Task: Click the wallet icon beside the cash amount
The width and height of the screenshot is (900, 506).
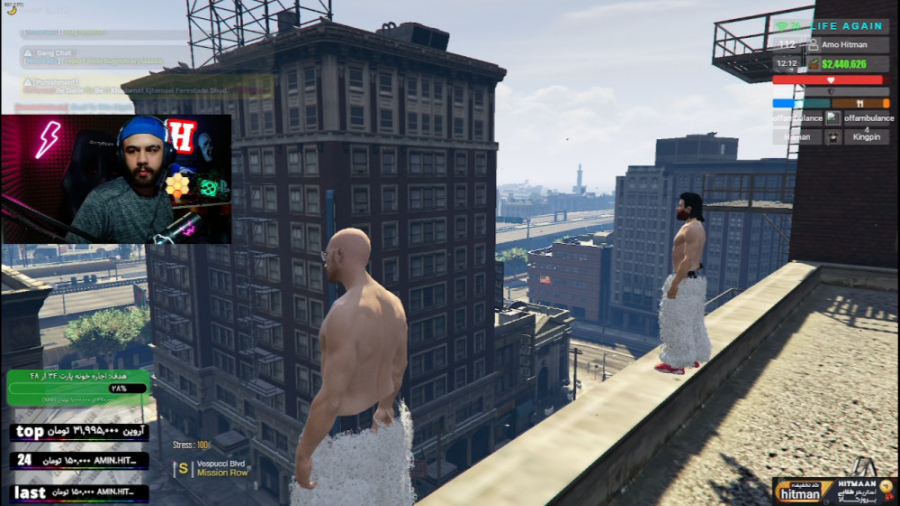Action: pyautogui.click(x=813, y=63)
